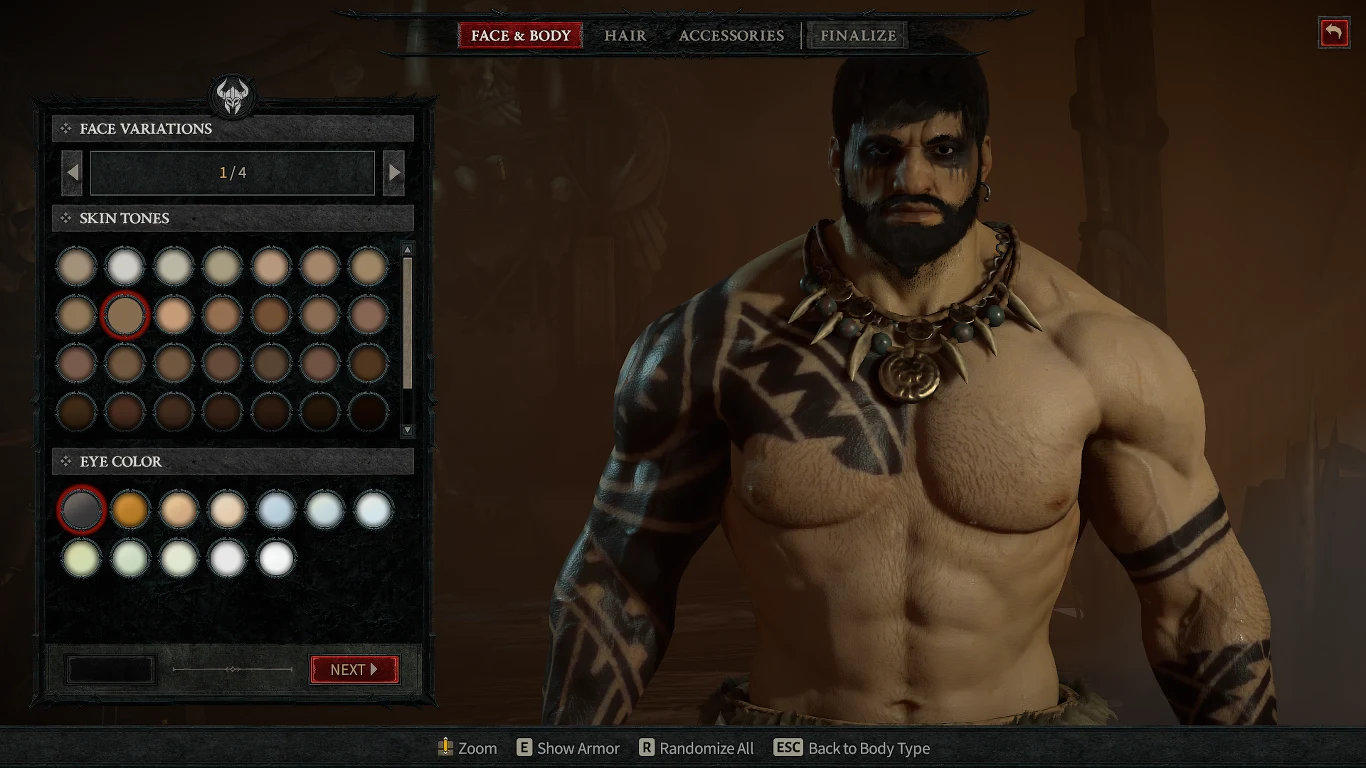
Task: Click the left arrow for face variations
Action: click(71, 172)
